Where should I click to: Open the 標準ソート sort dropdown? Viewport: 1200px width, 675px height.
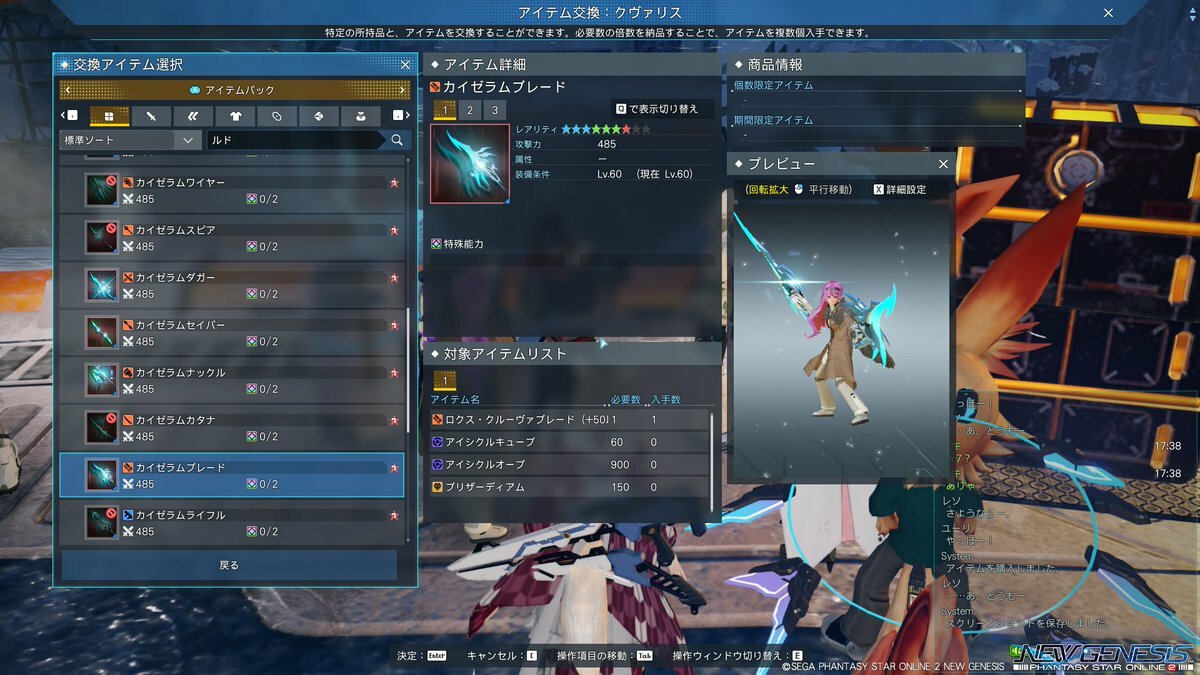tap(130, 141)
